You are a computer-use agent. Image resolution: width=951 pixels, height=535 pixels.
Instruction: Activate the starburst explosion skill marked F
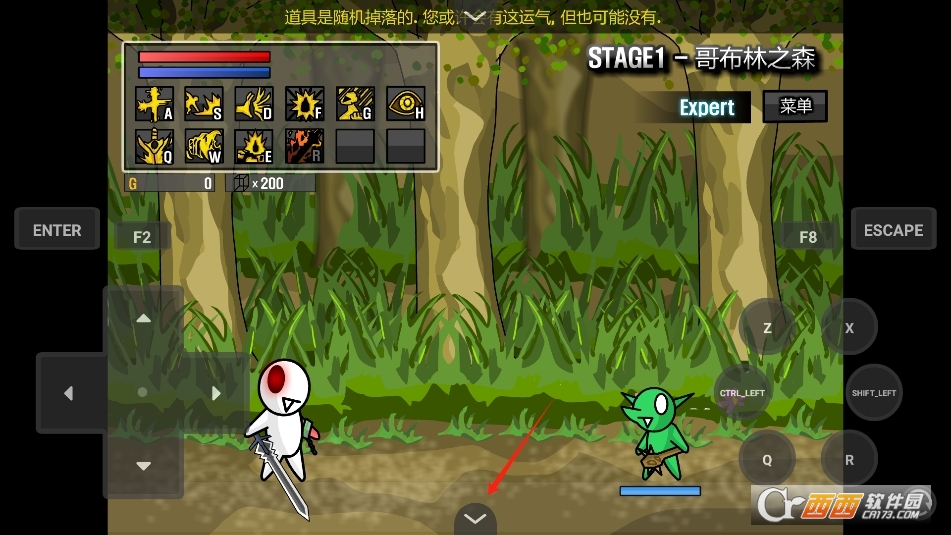[x=305, y=104]
